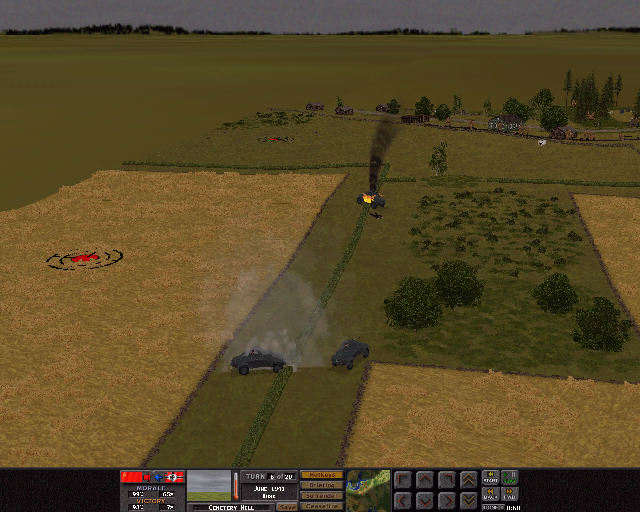640x512 pixels.
Task: Open the Hotkeys list
Action: pyautogui.click(x=321, y=475)
